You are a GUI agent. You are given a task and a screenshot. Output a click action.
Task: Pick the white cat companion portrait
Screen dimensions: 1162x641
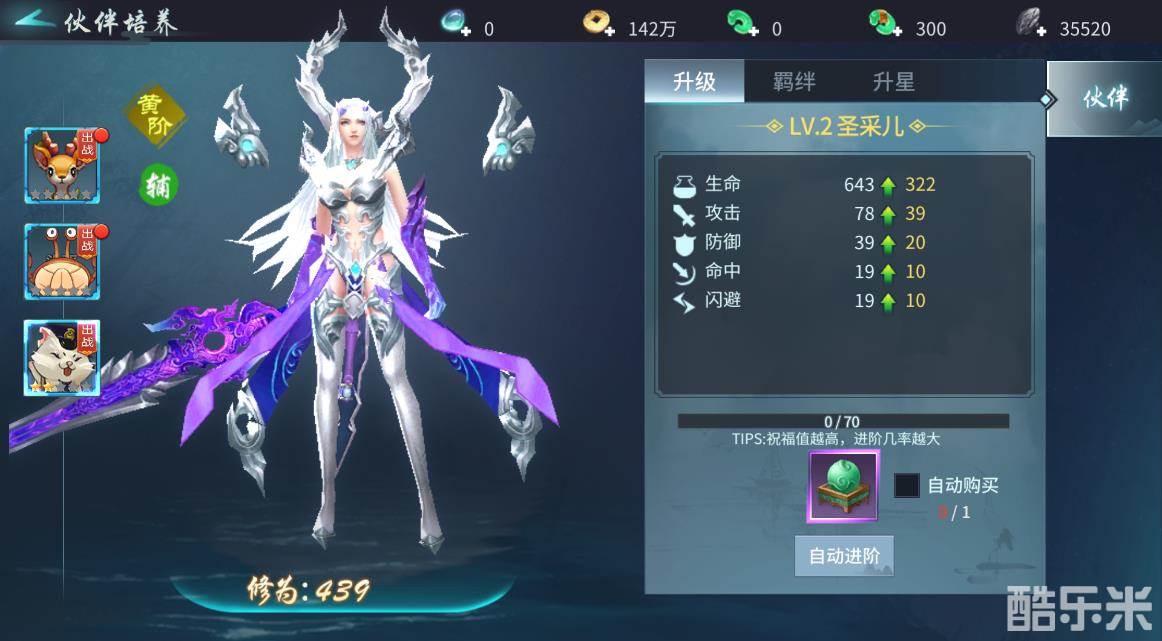[62, 357]
